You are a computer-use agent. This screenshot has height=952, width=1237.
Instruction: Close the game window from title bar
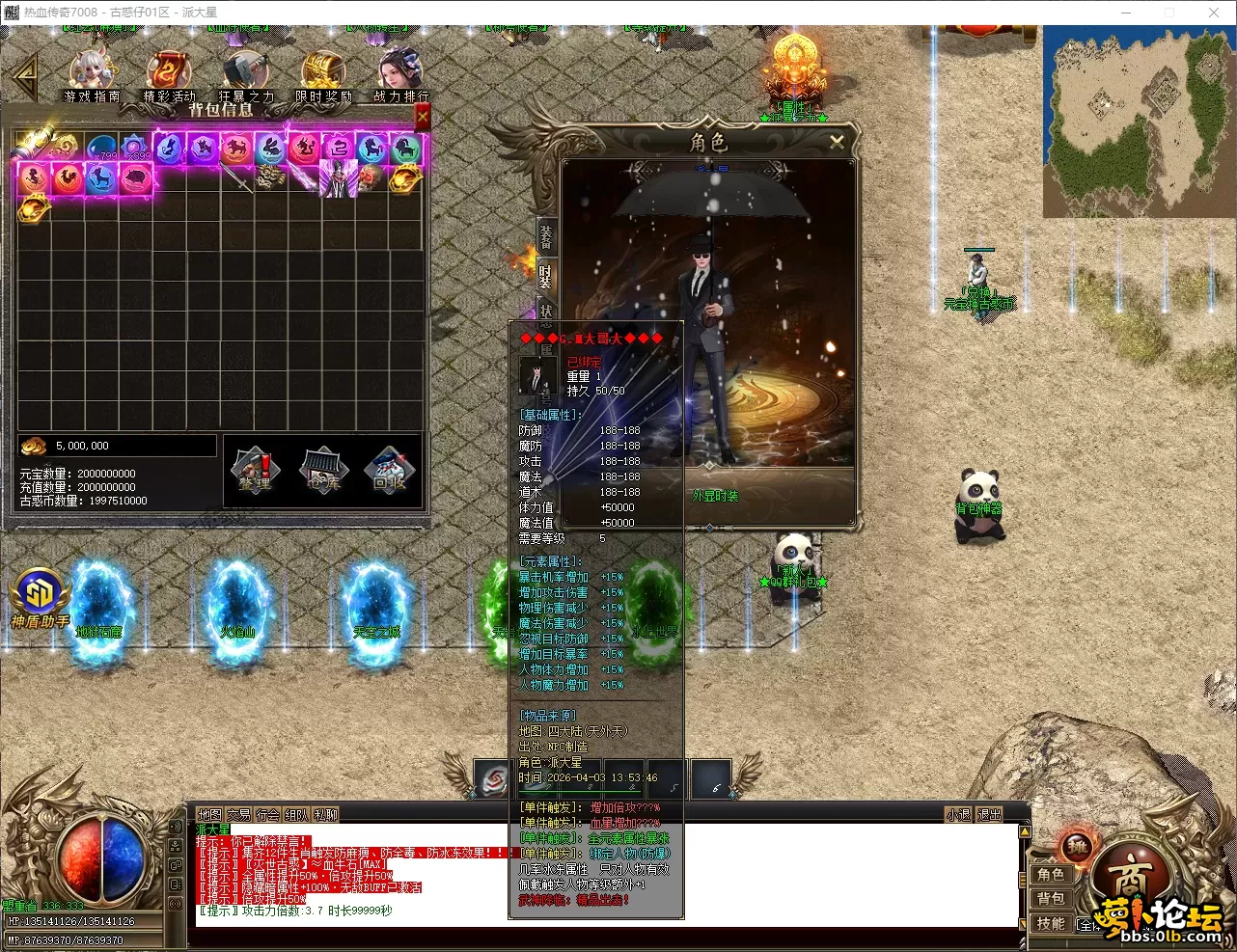pyautogui.click(x=1214, y=13)
